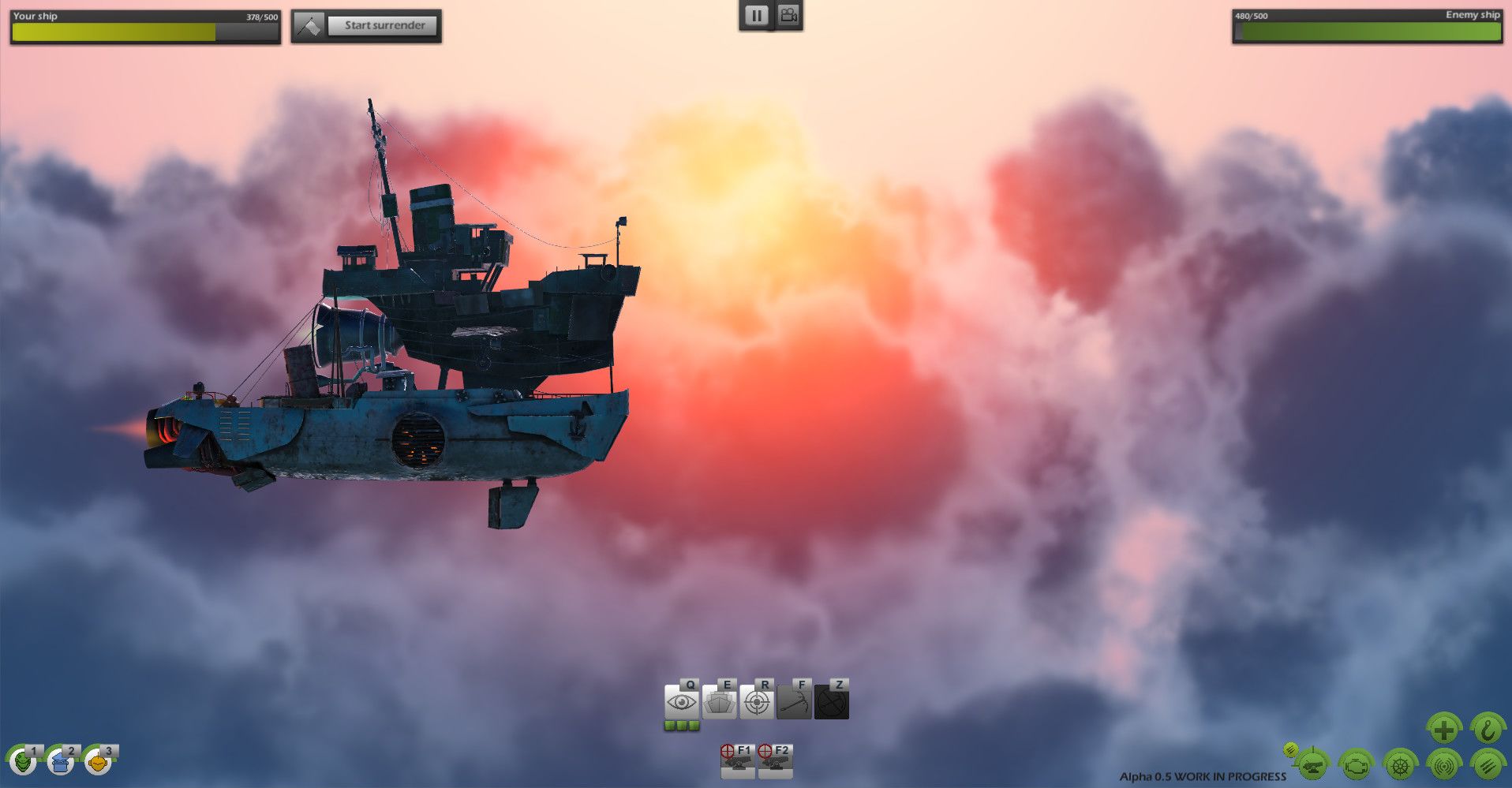
Task: Activate the eye ability
Action: tap(682, 702)
